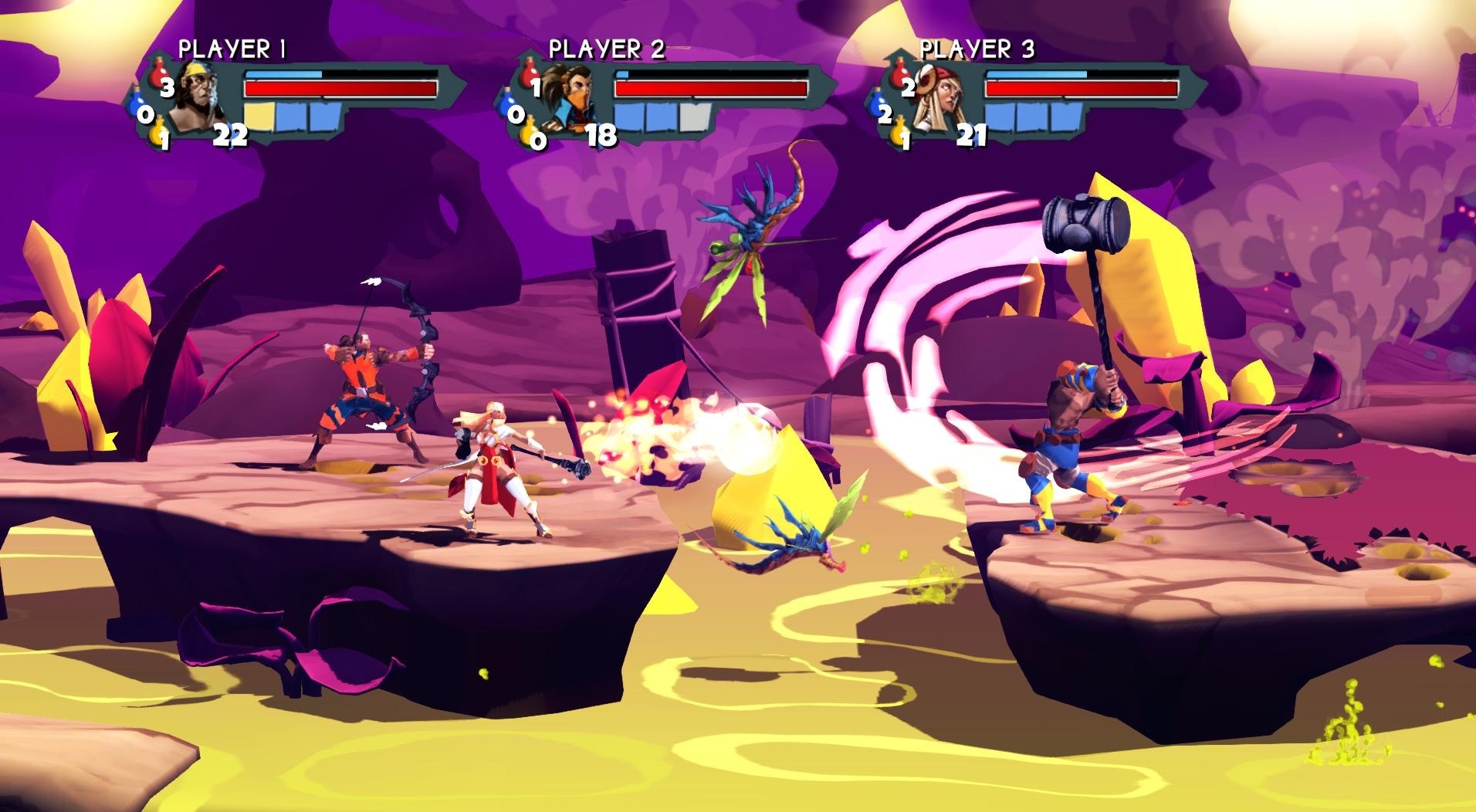1476x812 pixels.
Task: Select Player 2's yellow potion flask icon
Action: (x=527, y=132)
